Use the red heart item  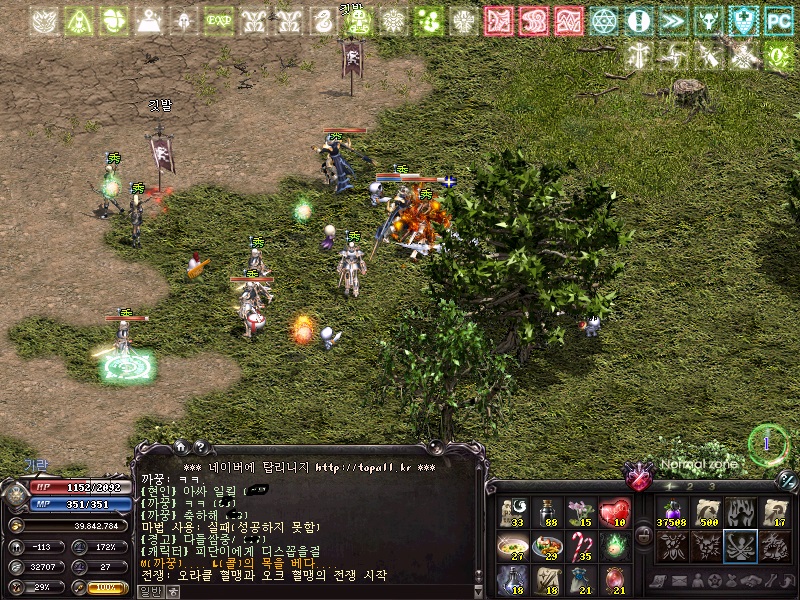click(614, 513)
